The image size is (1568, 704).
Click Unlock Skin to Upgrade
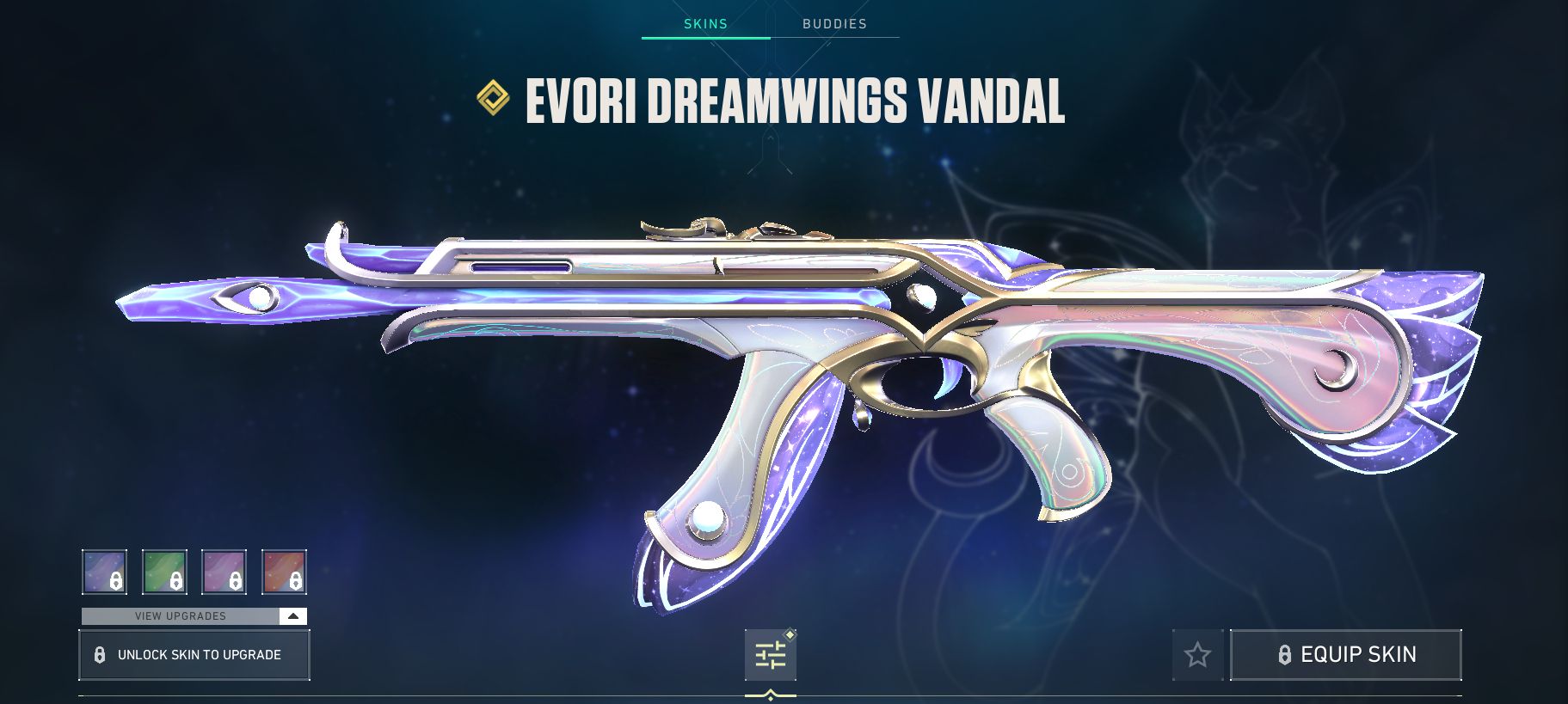(194, 654)
